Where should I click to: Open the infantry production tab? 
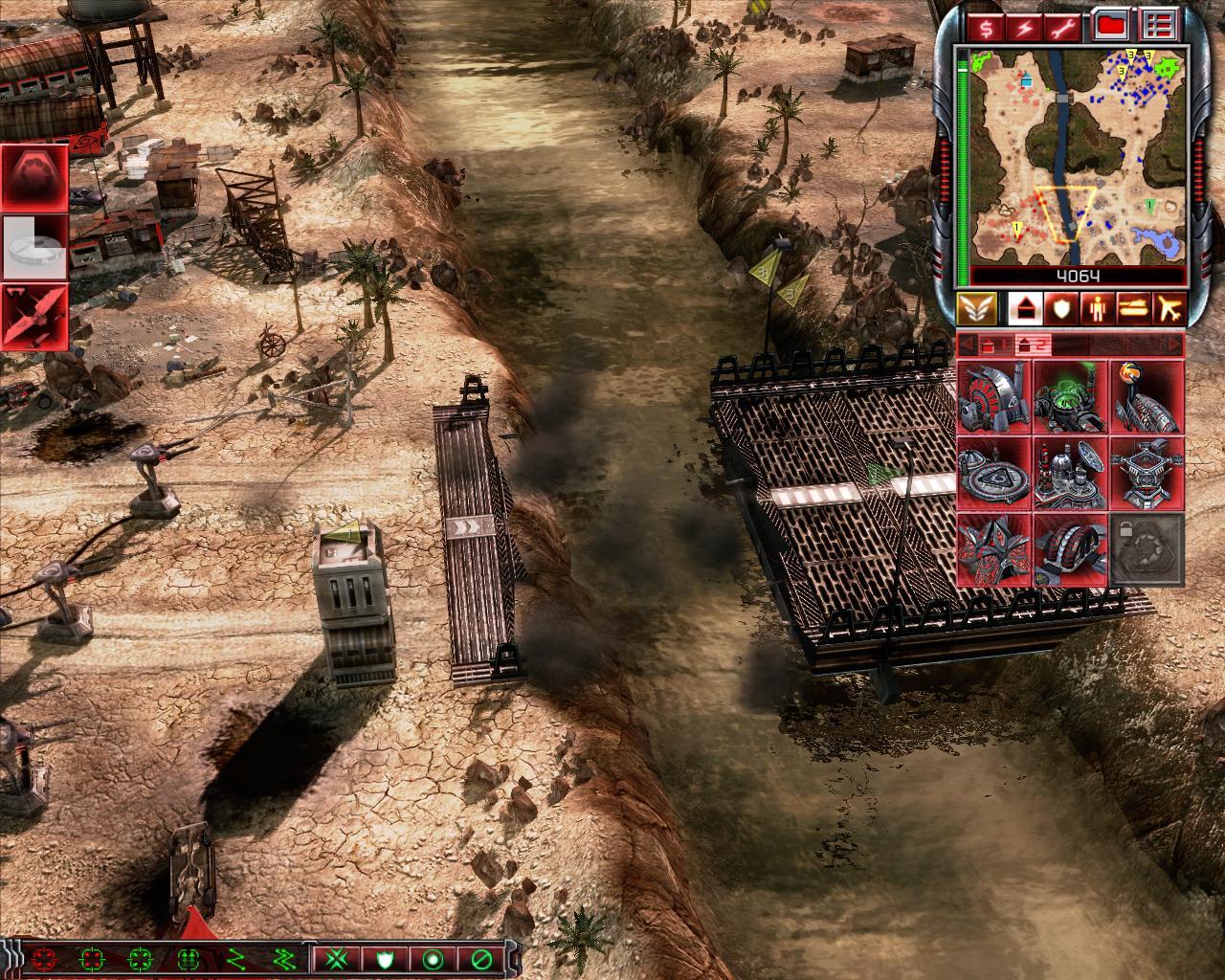click(x=1097, y=308)
